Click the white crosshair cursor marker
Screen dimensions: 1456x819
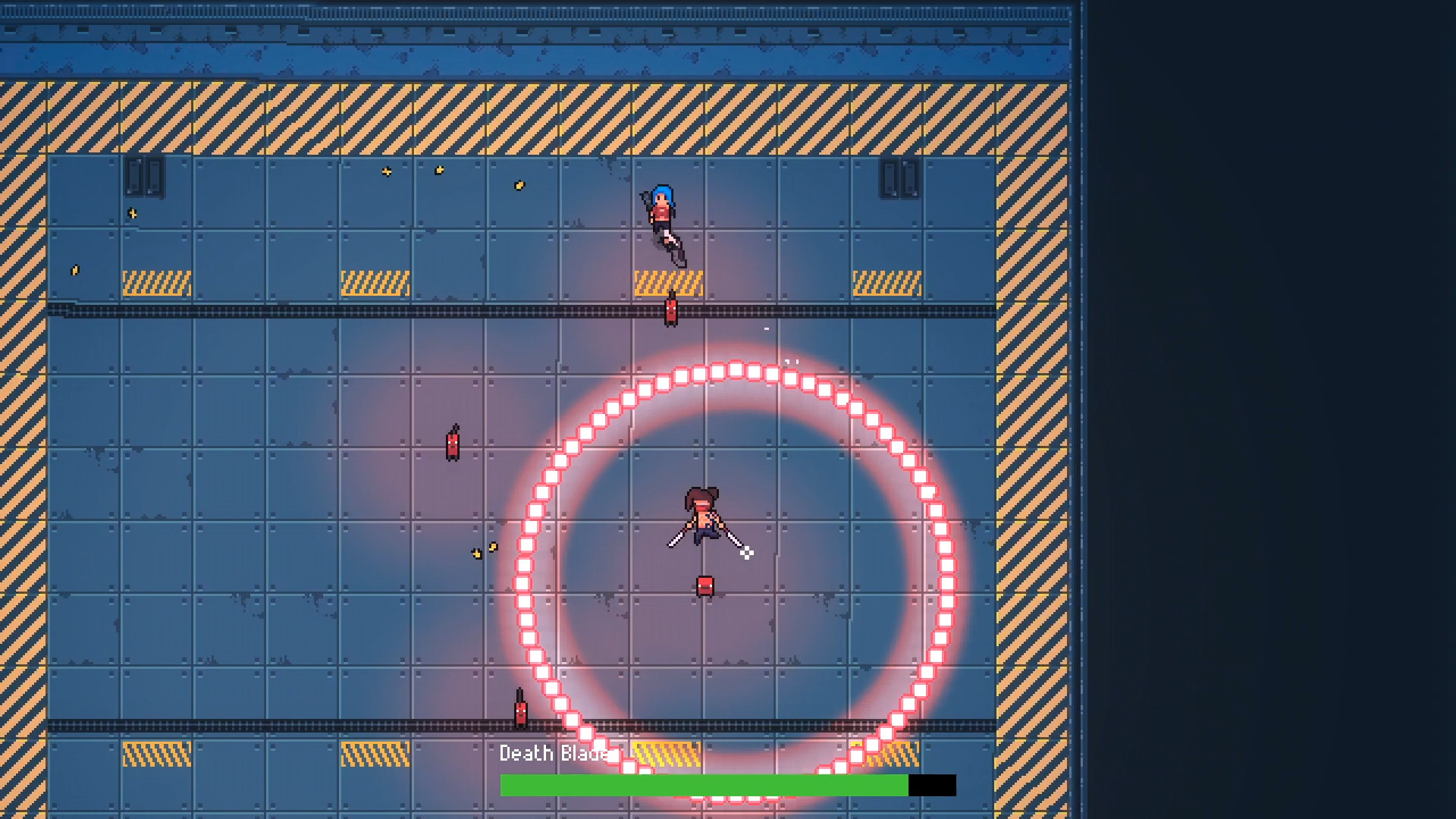[747, 553]
